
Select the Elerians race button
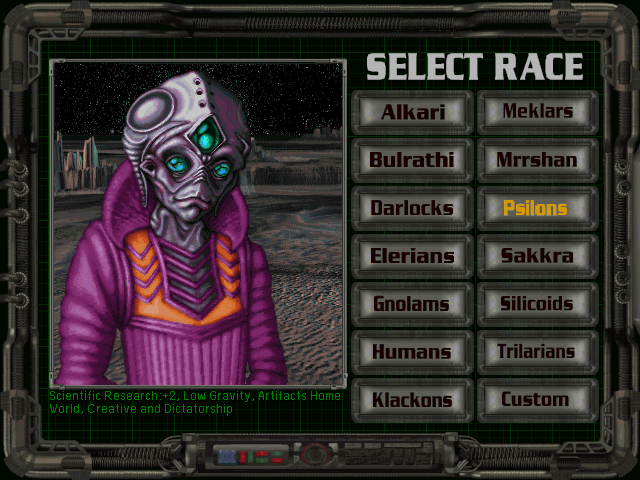[411, 256]
